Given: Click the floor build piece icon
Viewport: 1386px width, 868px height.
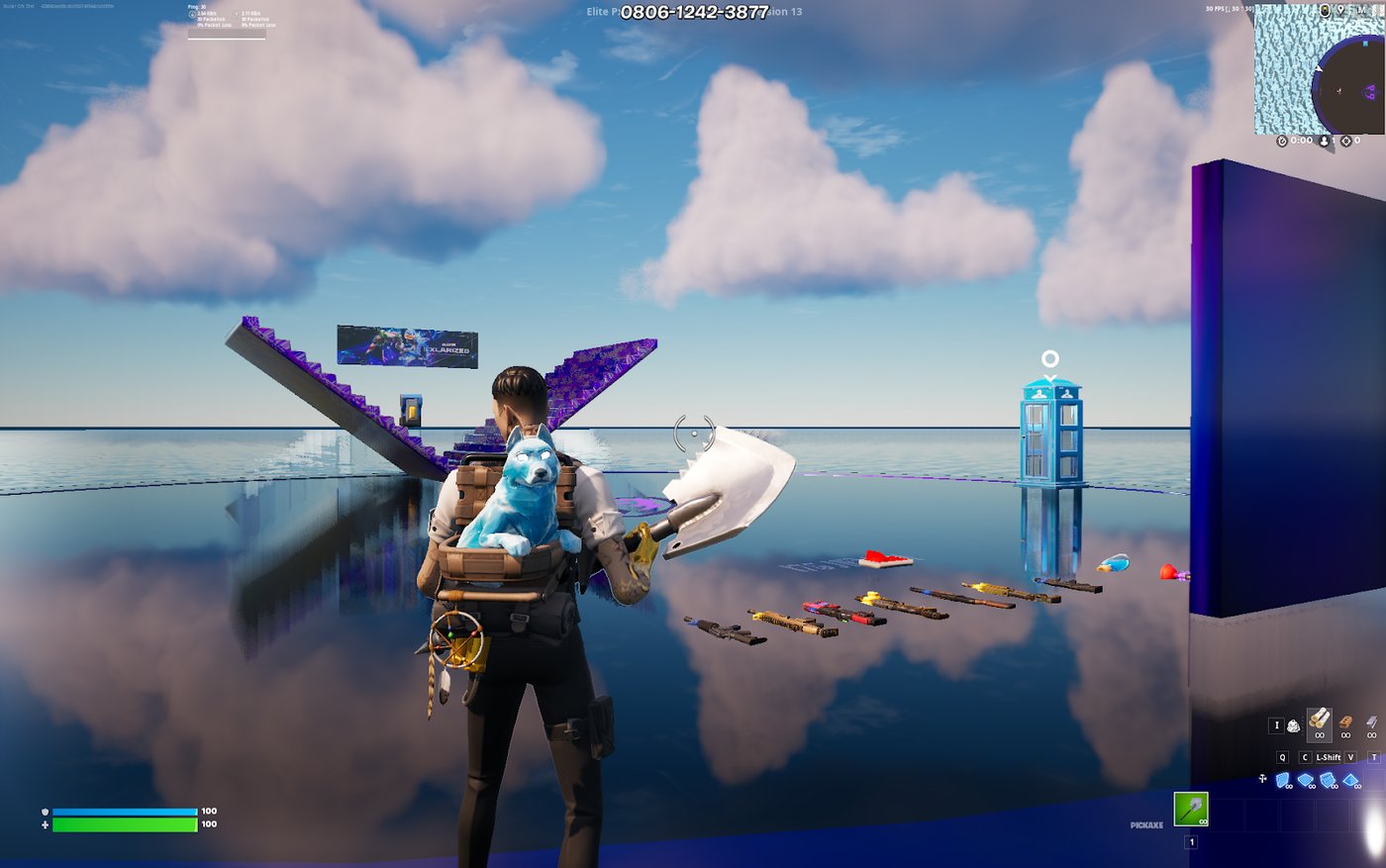Looking at the screenshot, I should pos(1305,780).
